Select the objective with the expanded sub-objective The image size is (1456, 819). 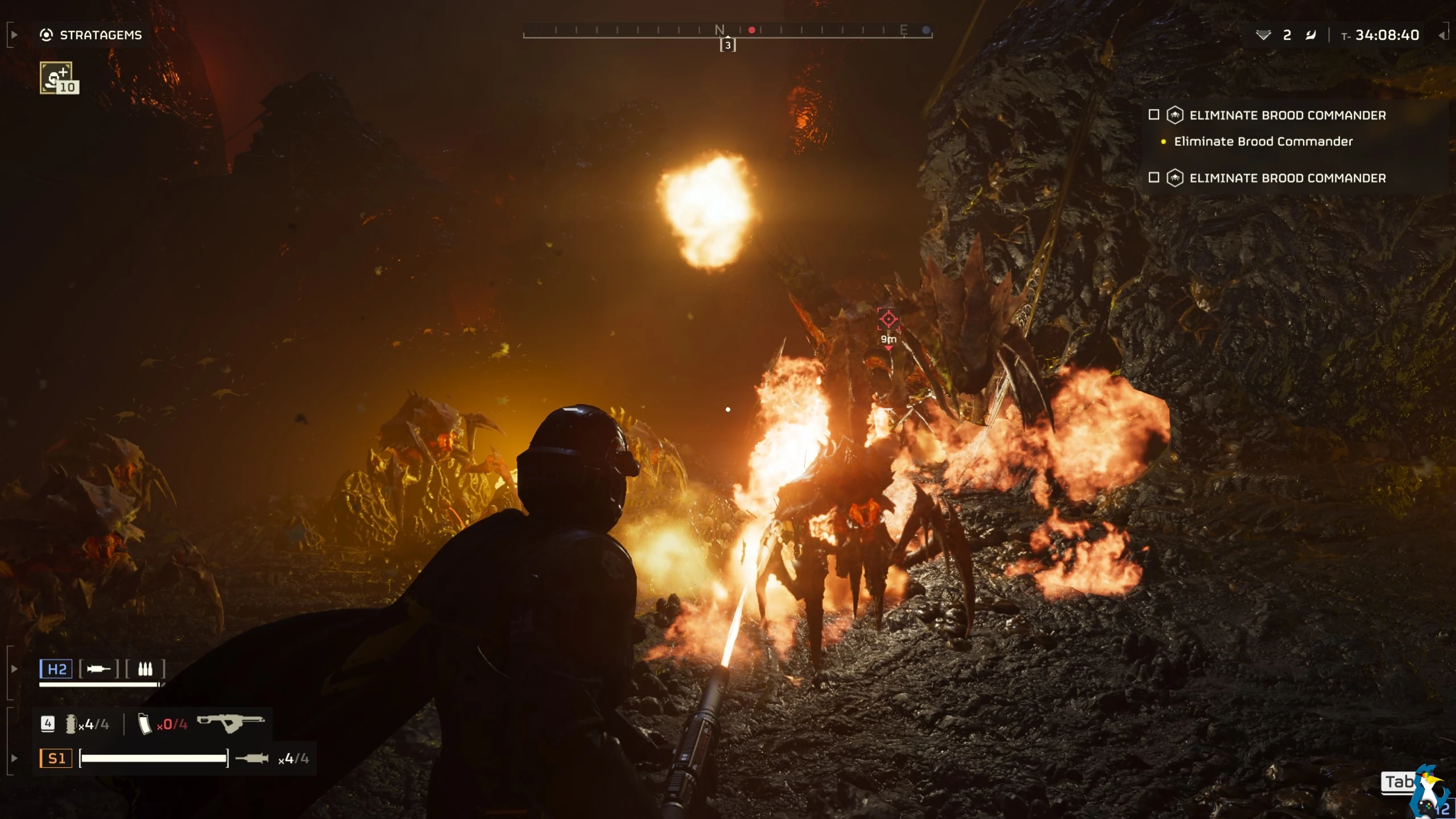pyautogui.click(x=1286, y=115)
